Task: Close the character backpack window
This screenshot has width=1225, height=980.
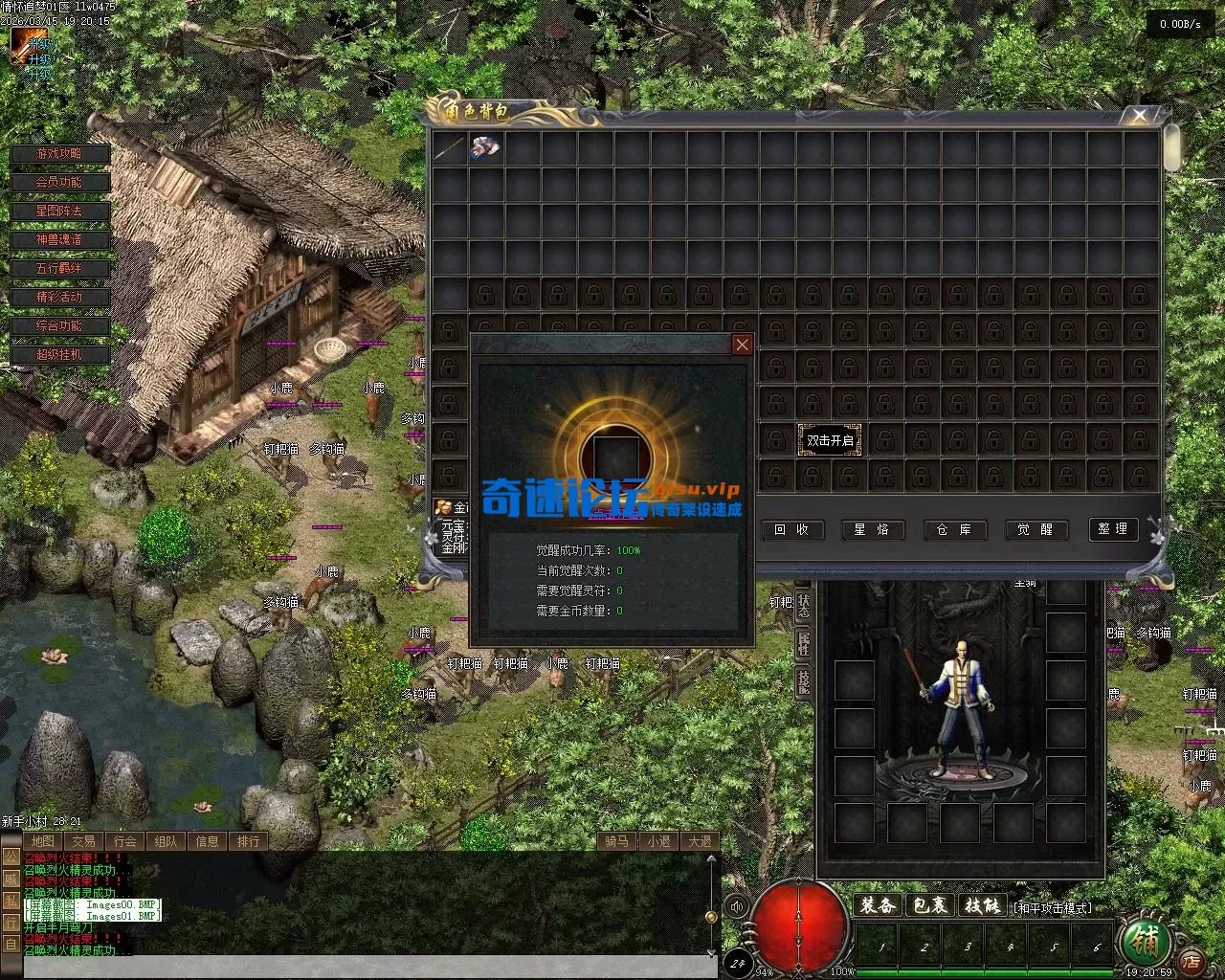Action: [1139, 116]
